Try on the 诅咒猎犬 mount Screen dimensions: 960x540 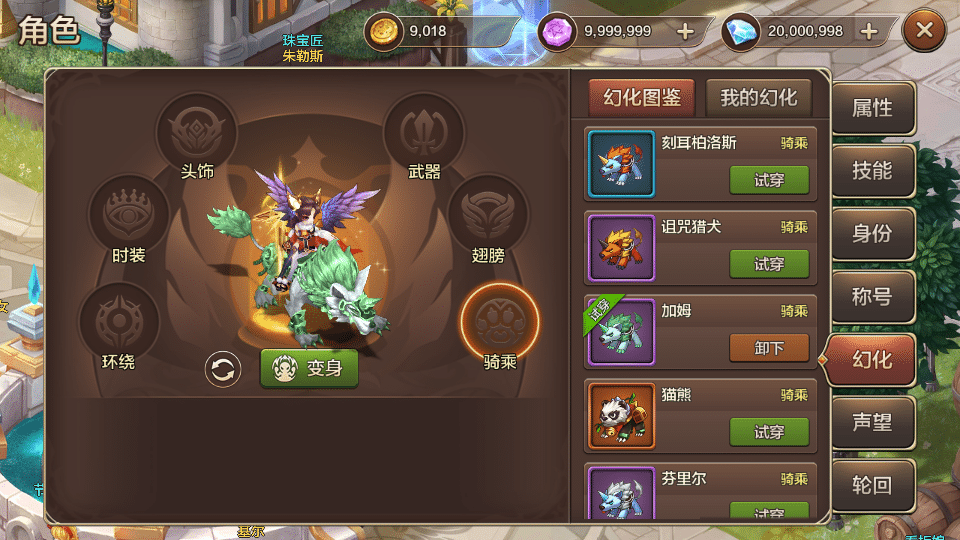(x=769, y=264)
